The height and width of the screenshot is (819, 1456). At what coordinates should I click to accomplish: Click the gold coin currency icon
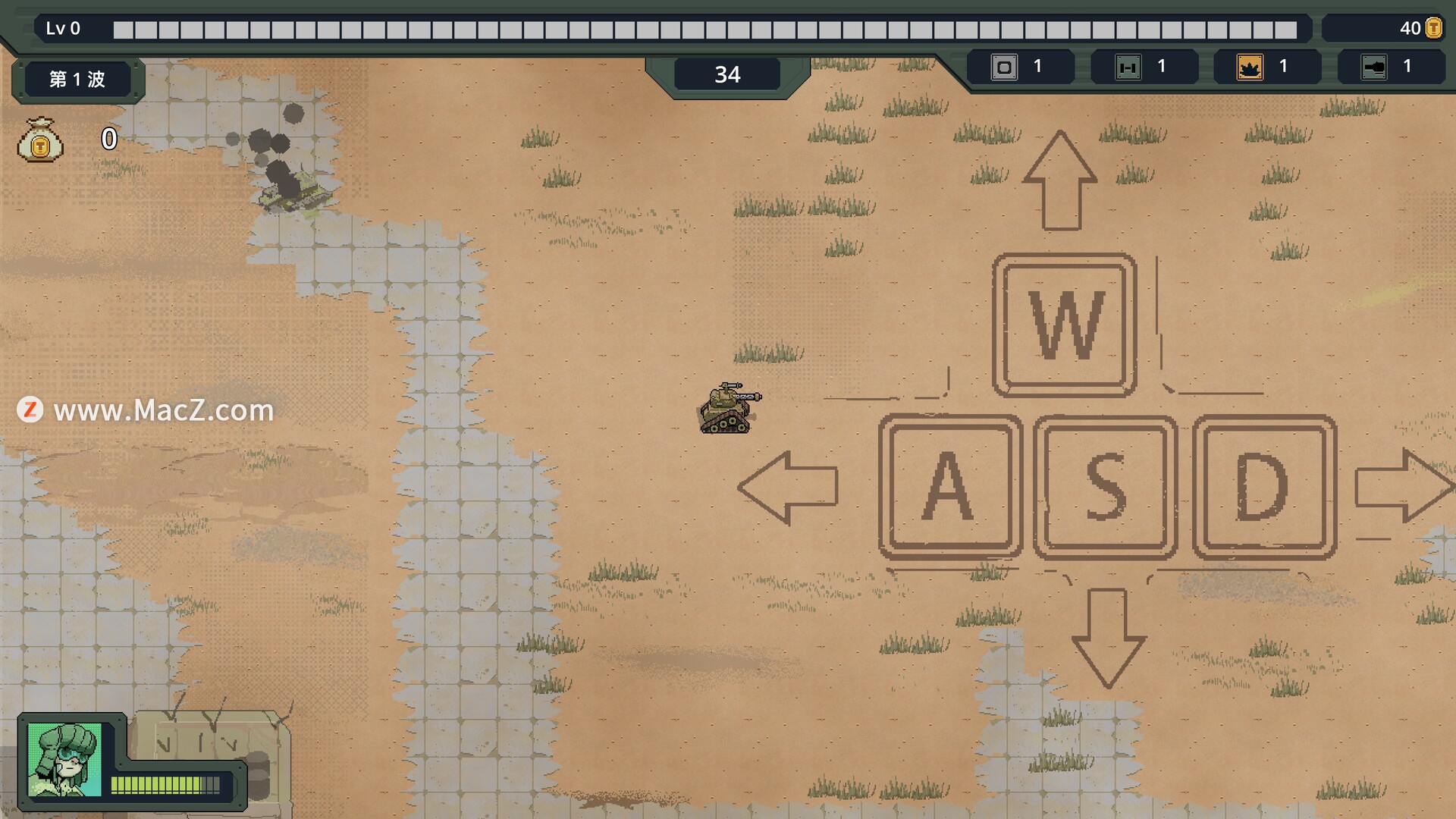click(1433, 28)
